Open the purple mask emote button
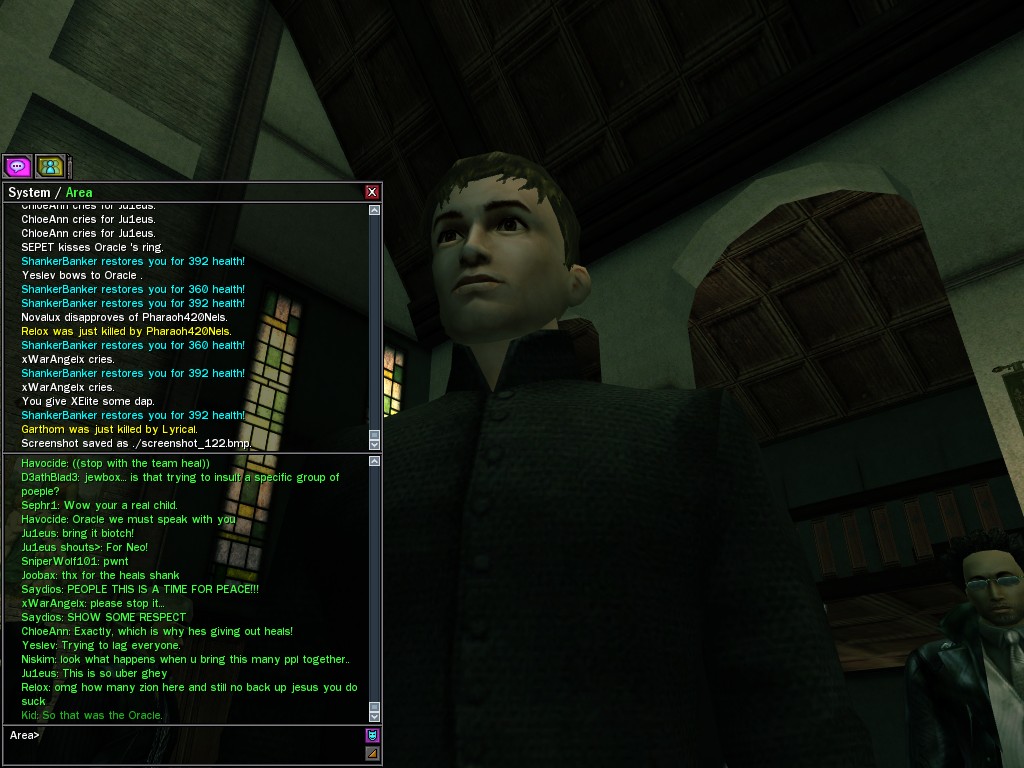Image resolution: width=1024 pixels, height=768 pixels. pos(372,735)
